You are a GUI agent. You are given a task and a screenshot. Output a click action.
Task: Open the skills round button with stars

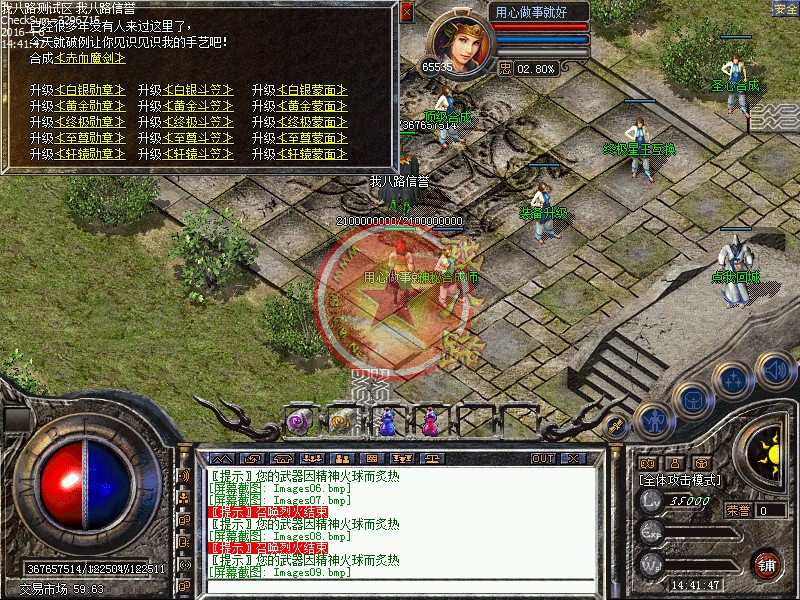(733, 380)
